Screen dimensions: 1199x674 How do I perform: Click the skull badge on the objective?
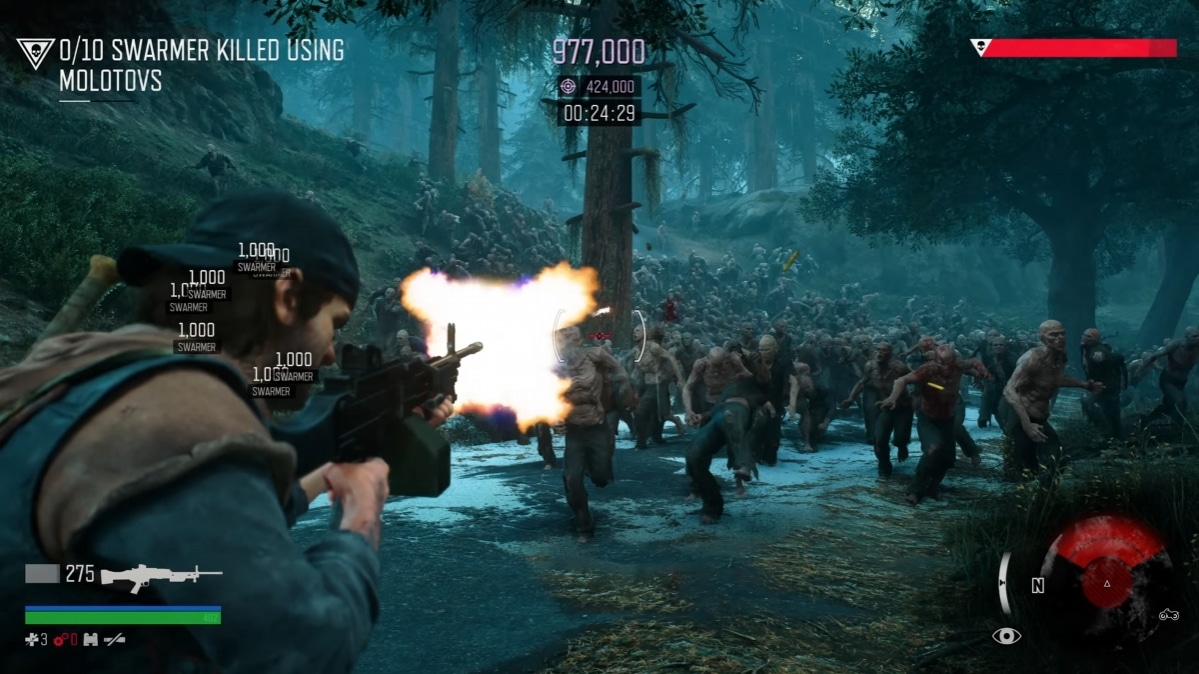point(35,54)
